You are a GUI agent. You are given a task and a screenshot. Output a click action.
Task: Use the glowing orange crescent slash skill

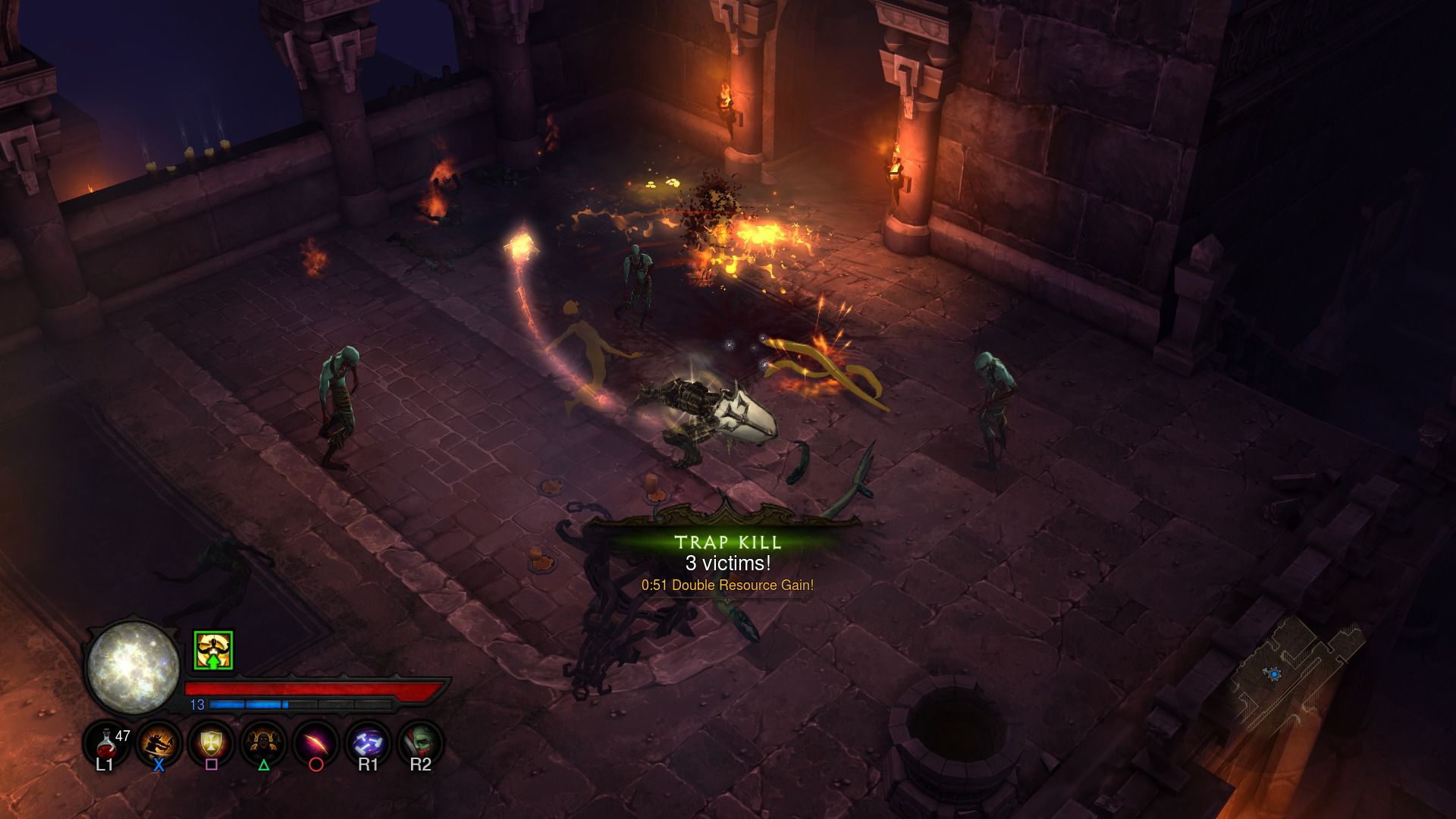(315, 741)
